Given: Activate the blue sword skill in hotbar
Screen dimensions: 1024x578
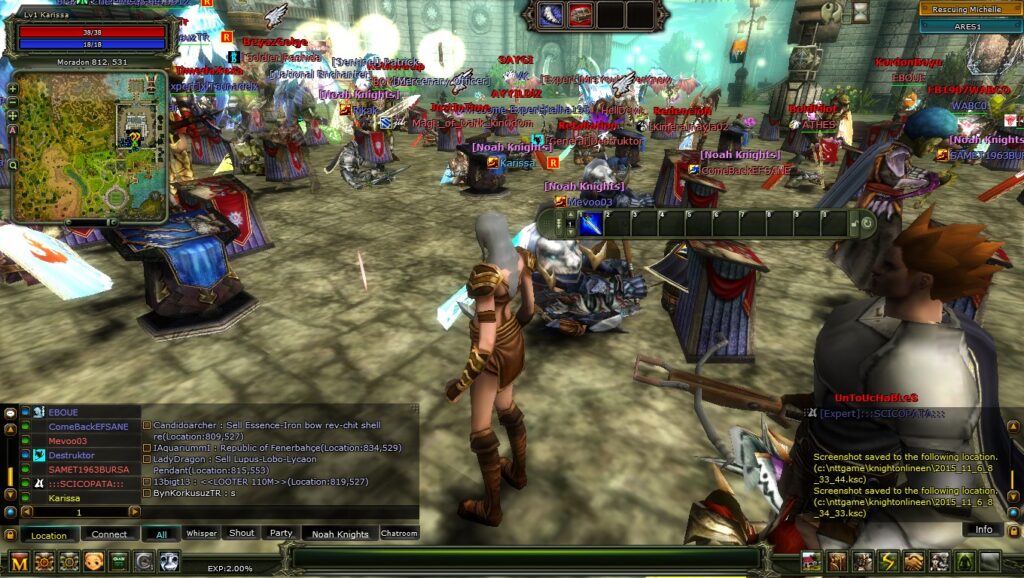Looking at the screenshot, I should (x=591, y=223).
